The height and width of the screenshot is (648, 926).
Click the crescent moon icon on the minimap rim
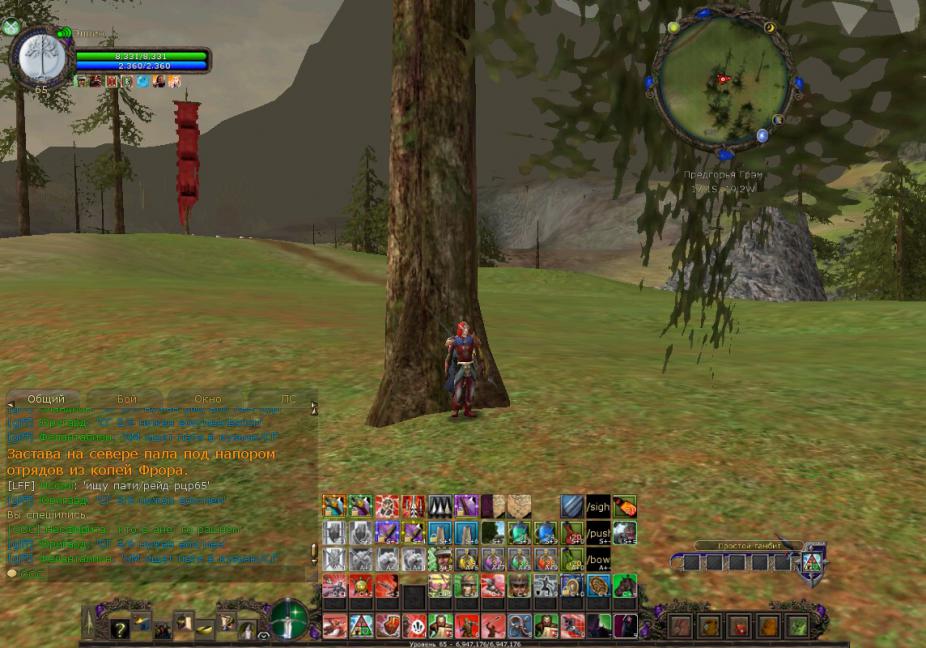click(x=770, y=28)
